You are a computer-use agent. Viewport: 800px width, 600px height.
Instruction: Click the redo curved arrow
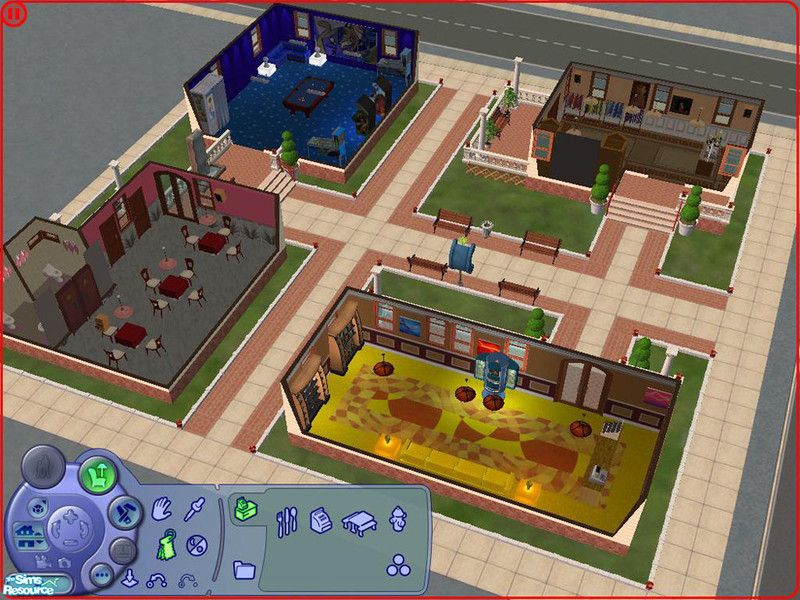pyautogui.click(x=187, y=578)
